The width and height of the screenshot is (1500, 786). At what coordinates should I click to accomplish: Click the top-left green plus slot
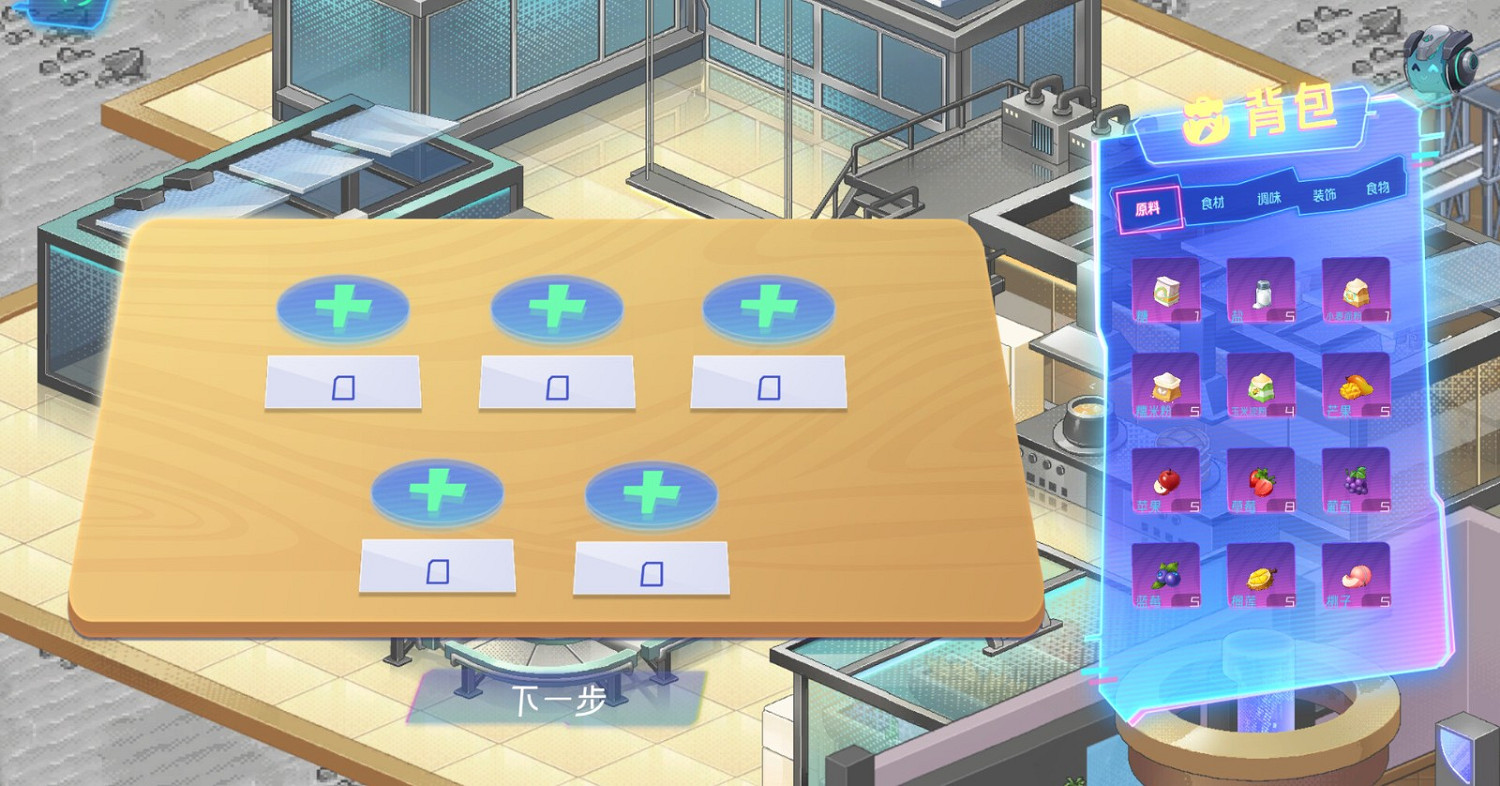click(342, 306)
